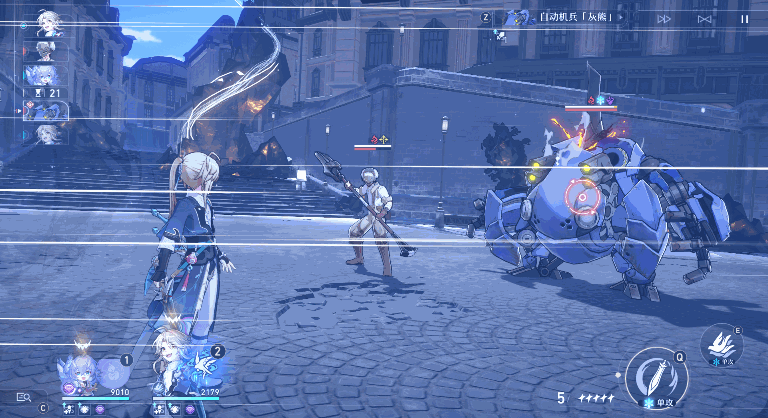Use the sword basic attack skill

[x=656, y=376]
